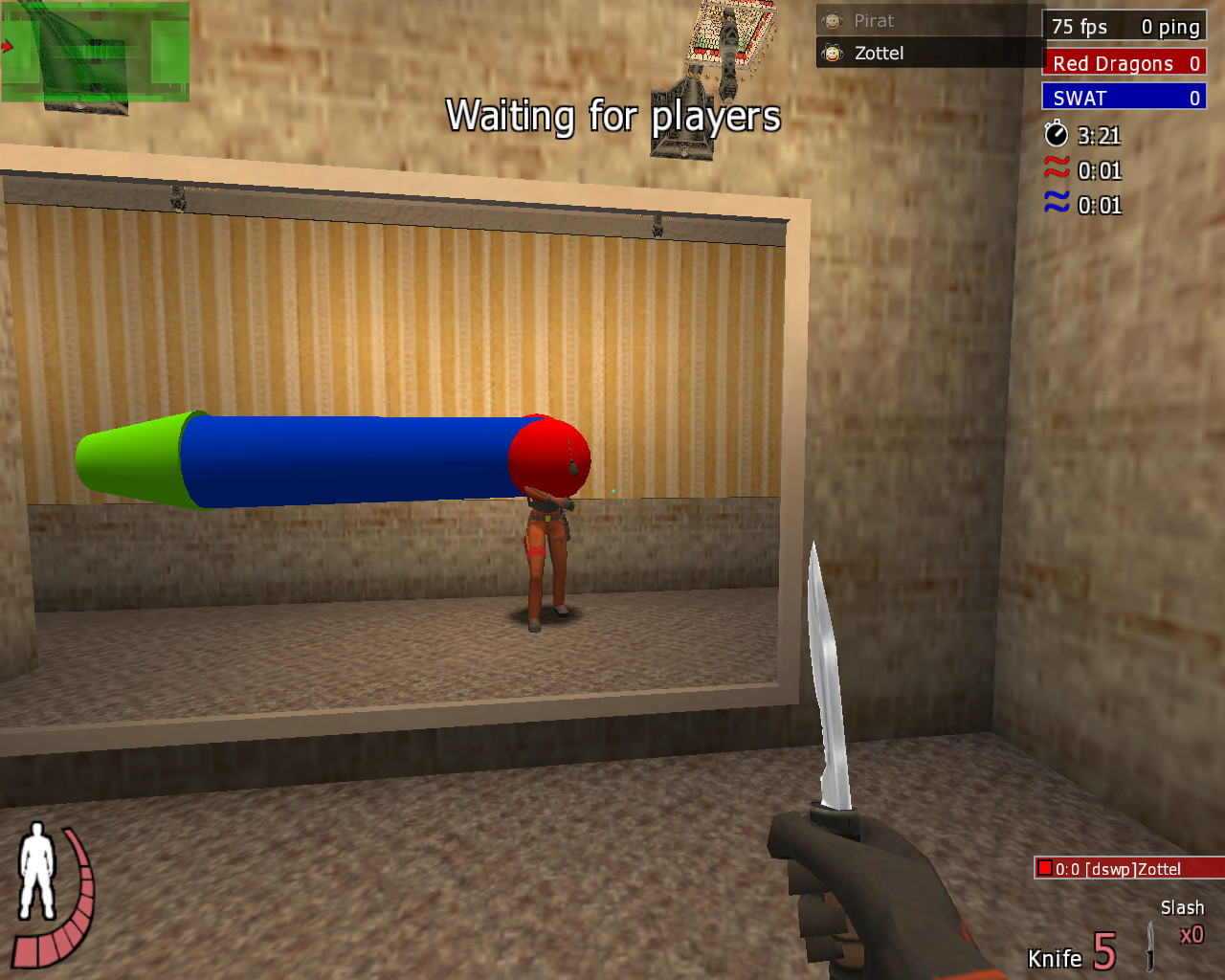Click the Red Dragons team row
This screenshot has height=980, width=1225.
tap(1124, 63)
